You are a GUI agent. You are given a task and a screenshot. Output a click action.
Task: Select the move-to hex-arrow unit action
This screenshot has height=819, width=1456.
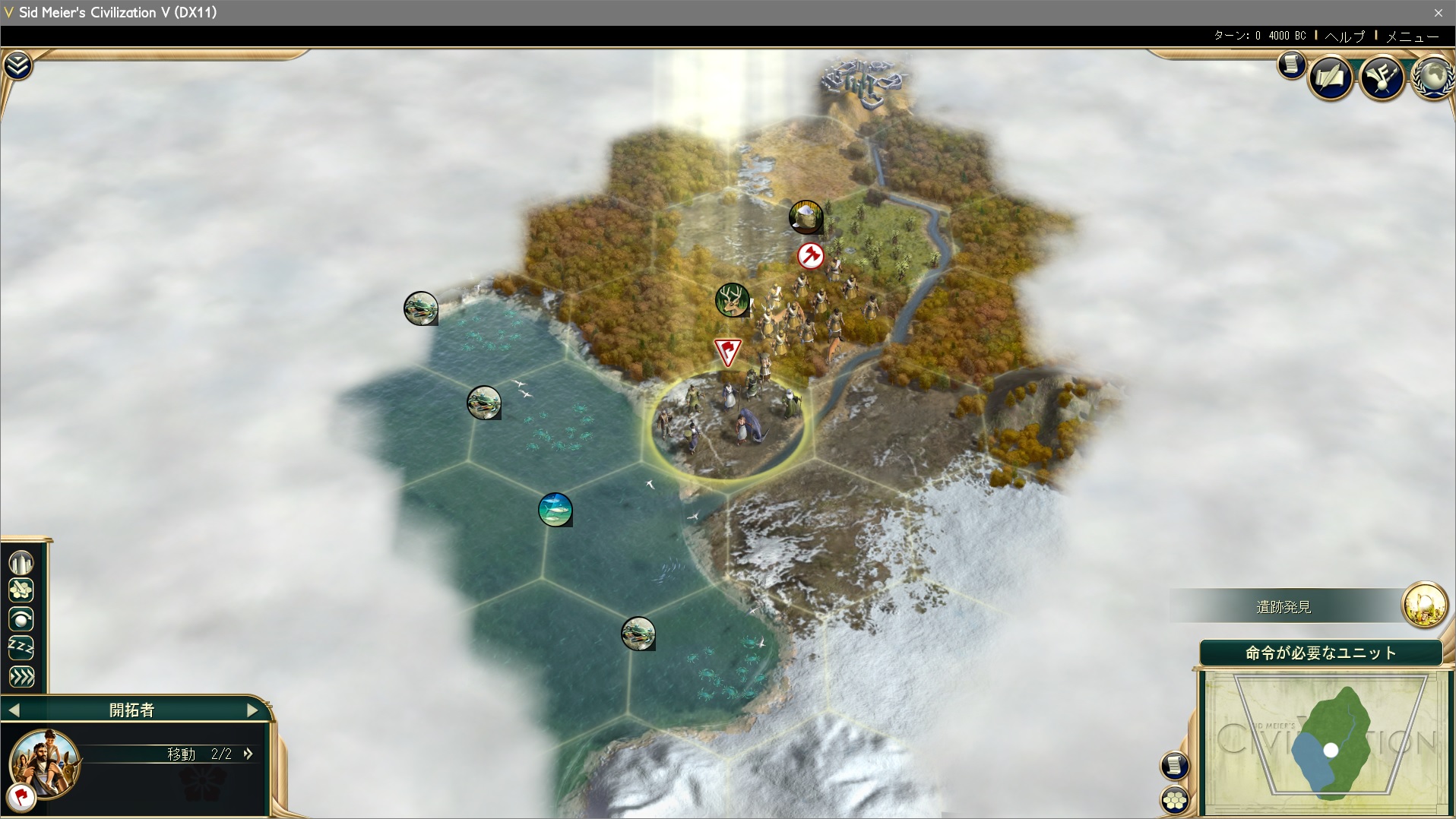click(x=21, y=591)
